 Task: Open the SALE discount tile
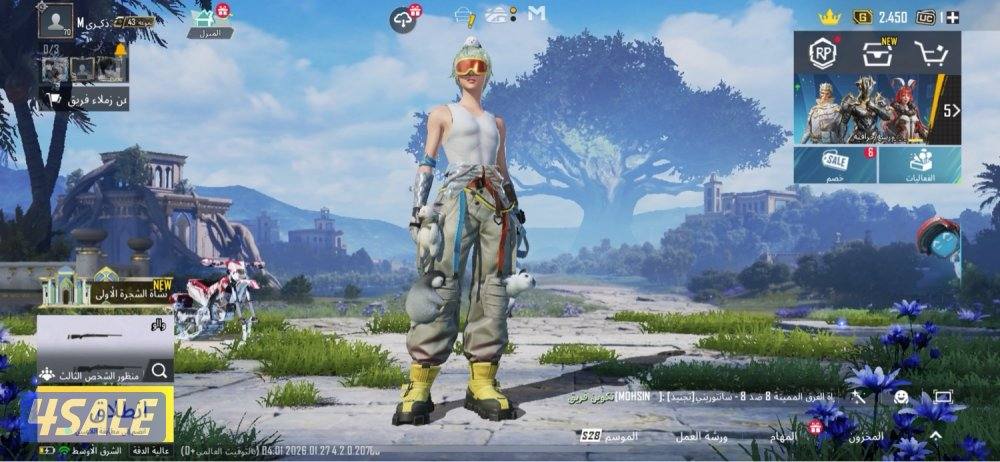click(836, 165)
